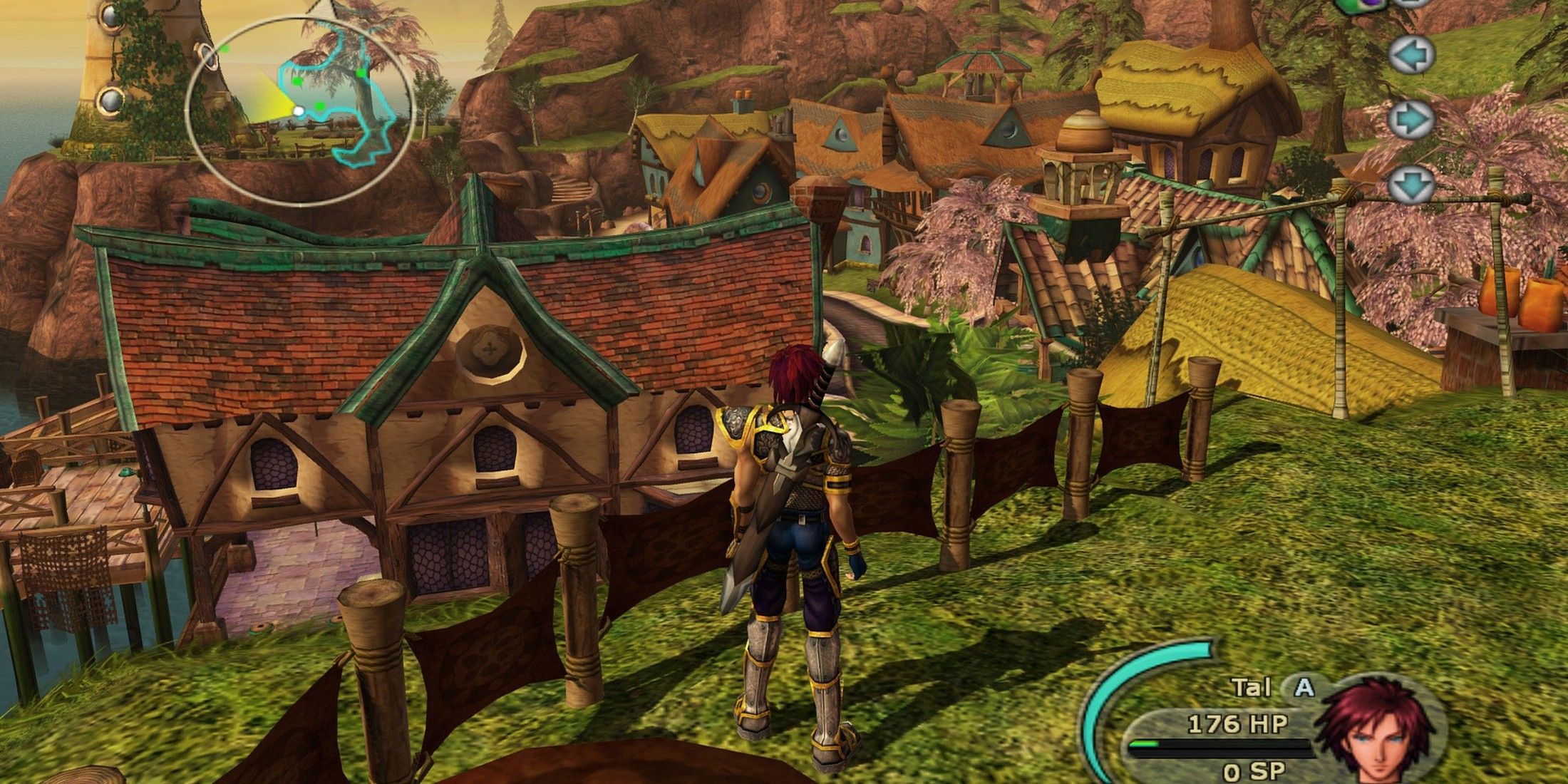Click the Tal name label in the HUD
The image size is (1568, 784).
1252,686
